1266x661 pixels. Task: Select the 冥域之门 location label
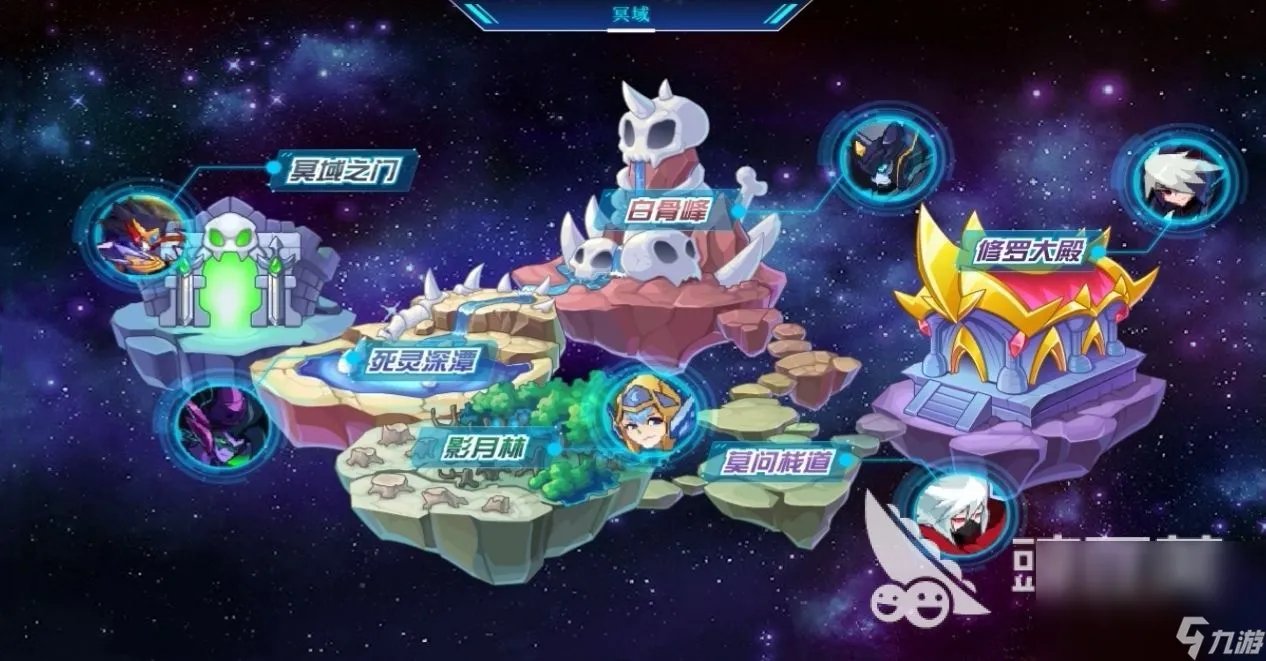tap(343, 173)
